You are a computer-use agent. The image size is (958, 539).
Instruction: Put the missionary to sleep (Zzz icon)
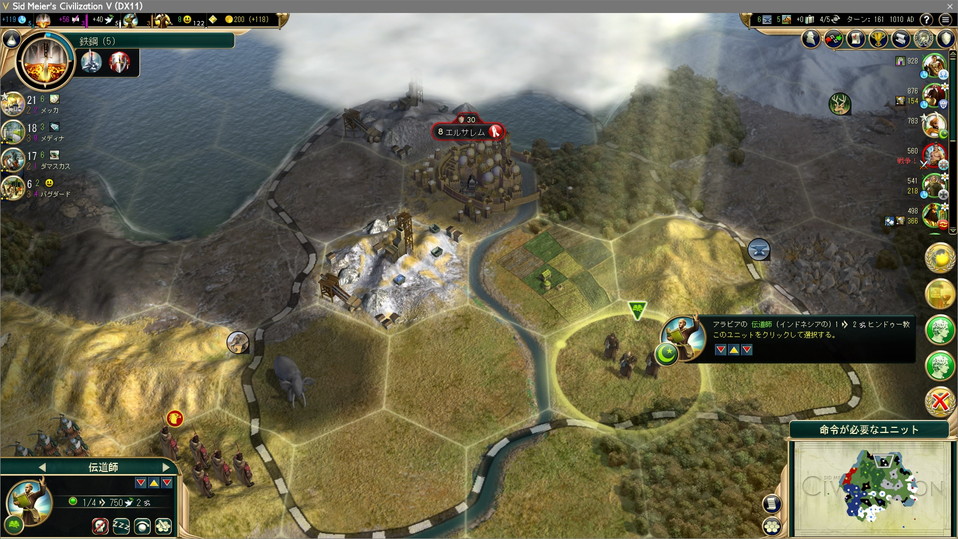point(122,526)
